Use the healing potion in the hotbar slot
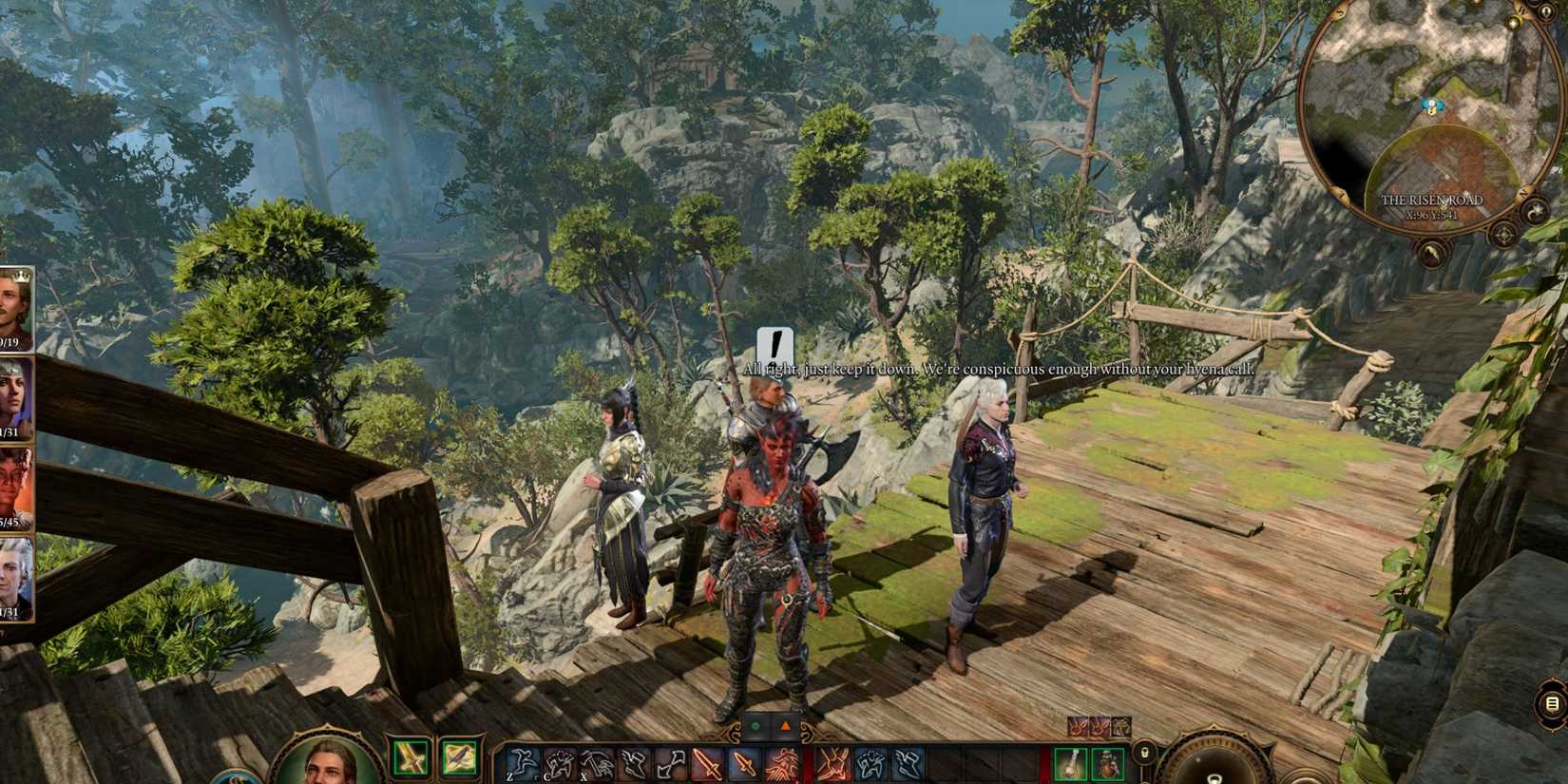The height and width of the screenshot is (784, 1568). coord(1071,763)
